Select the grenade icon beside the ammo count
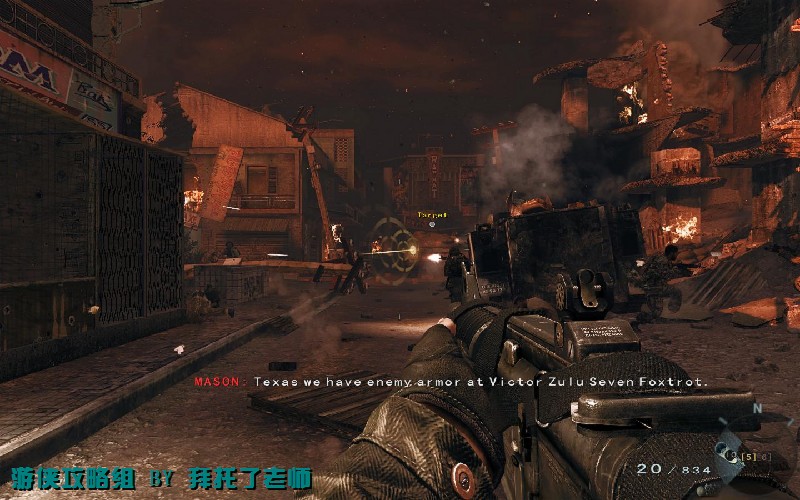Image resolution: width=800 pixels, height=500 pixels. pos(724,452)
